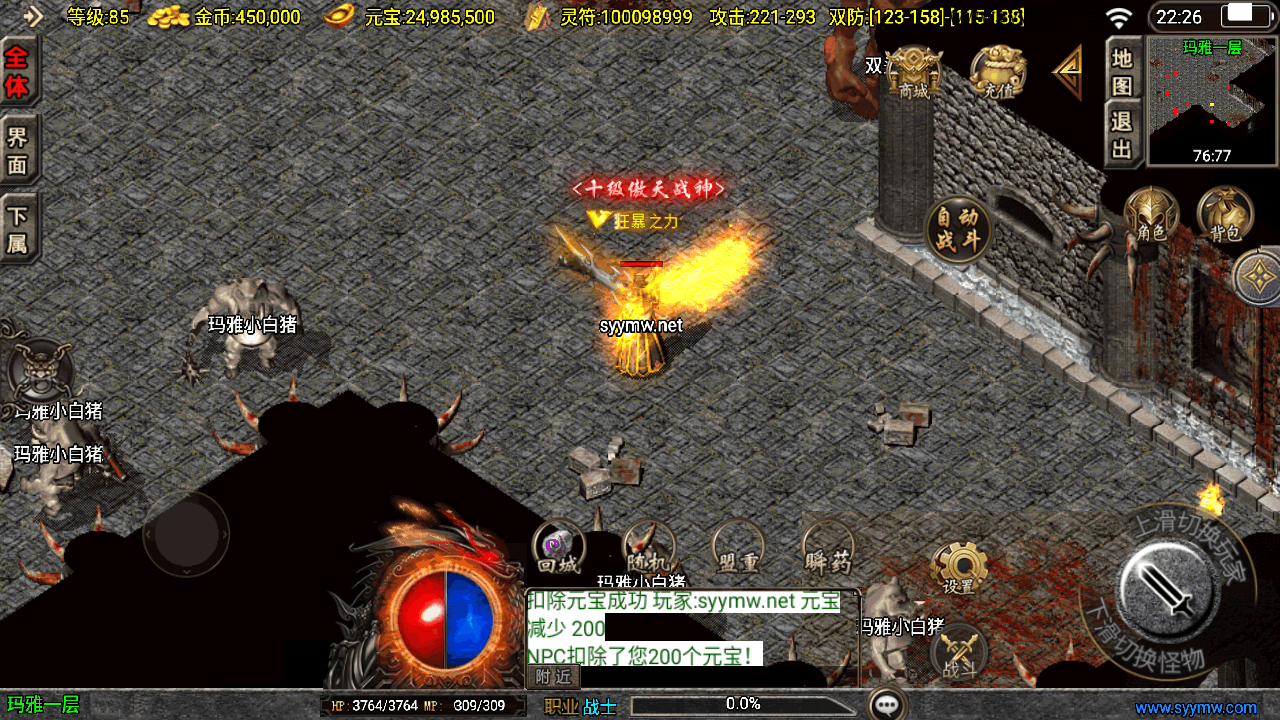Click the 玛雅一层 minimap
The width and height of the screenshot is (1280, 720).
(1212, 100)
